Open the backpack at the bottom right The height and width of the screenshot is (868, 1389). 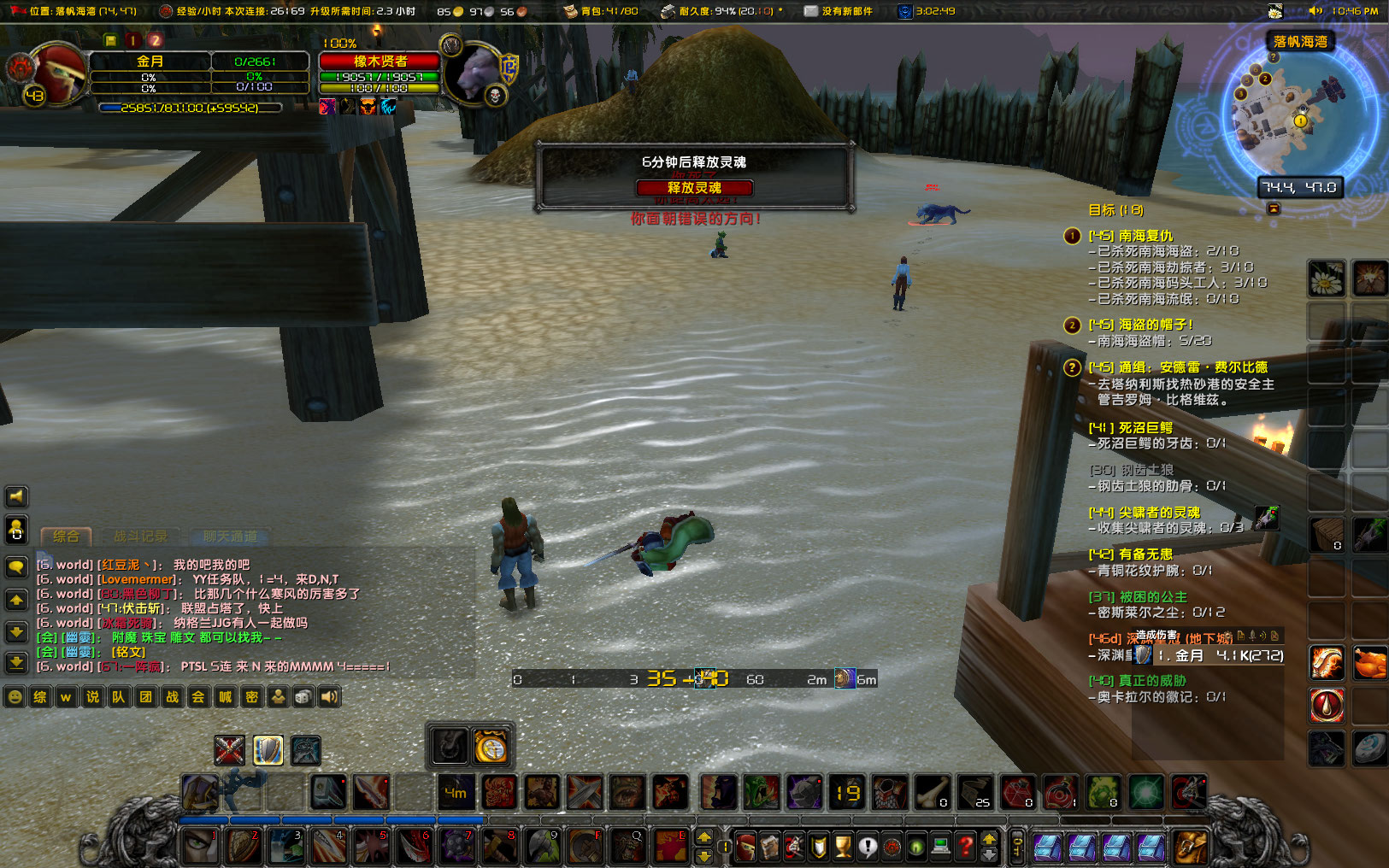click(x=1189, y=847)
